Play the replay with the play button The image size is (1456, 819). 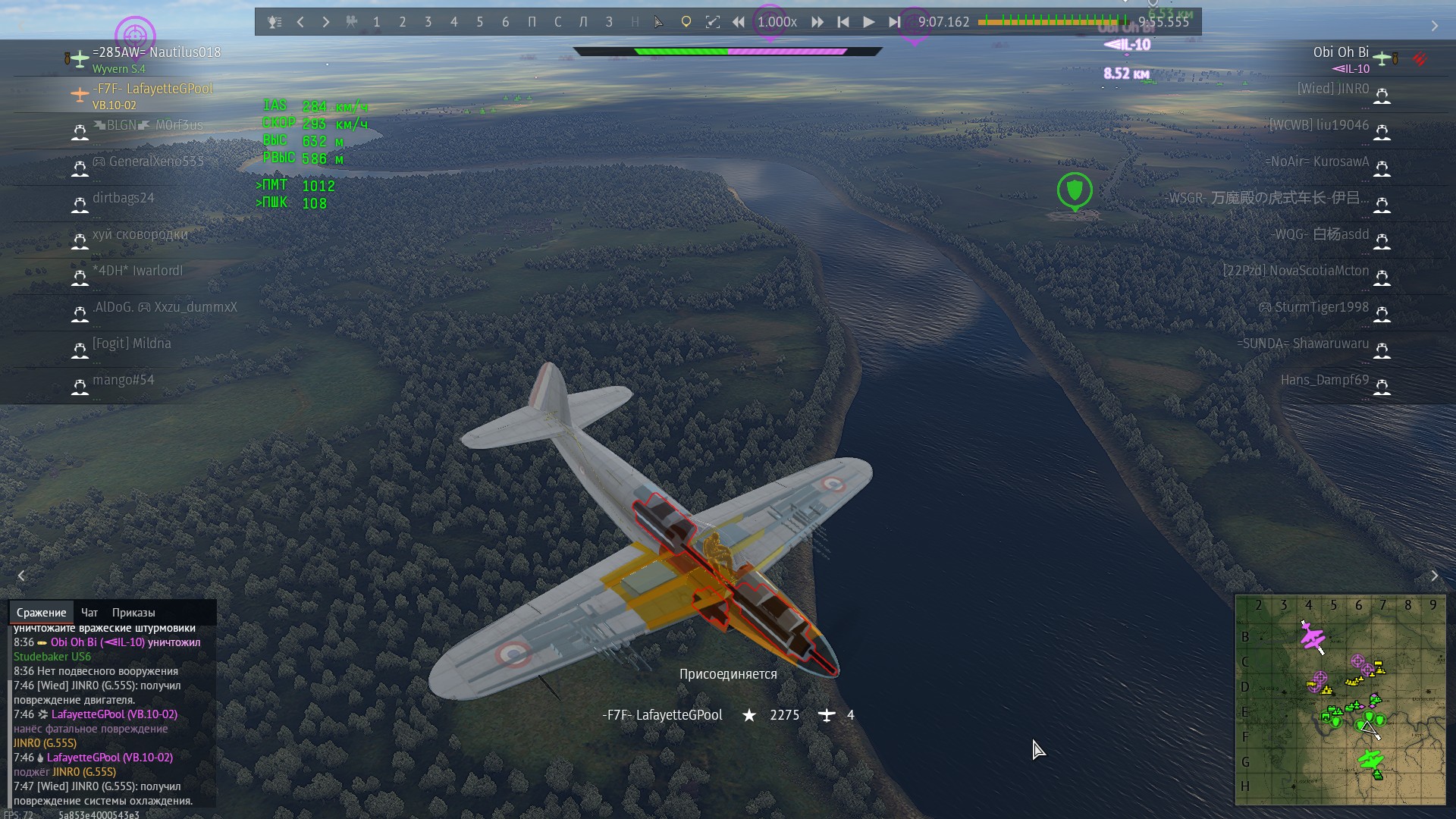coord(869,22)
